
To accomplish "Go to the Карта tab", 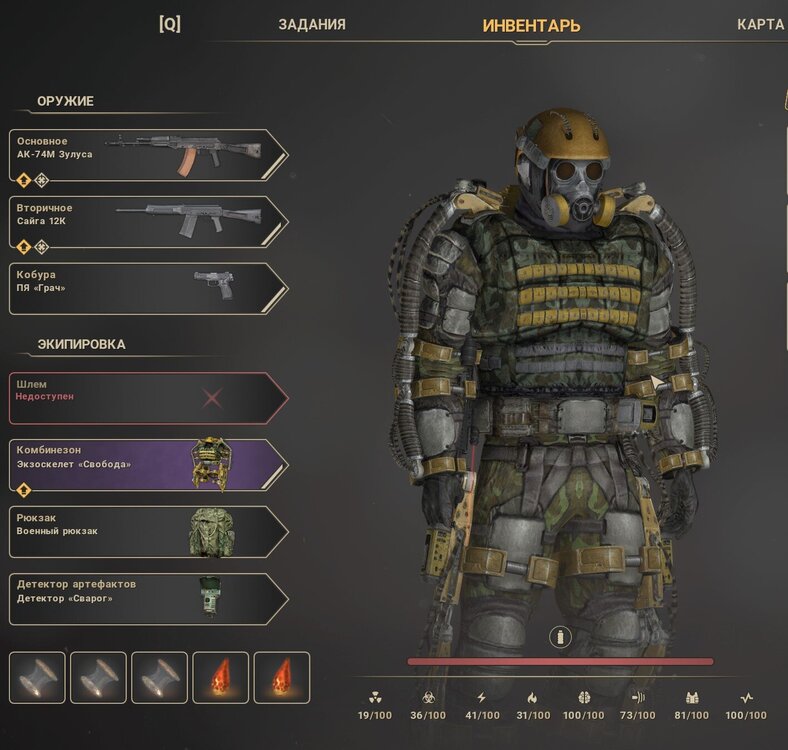I will [760, 25].
